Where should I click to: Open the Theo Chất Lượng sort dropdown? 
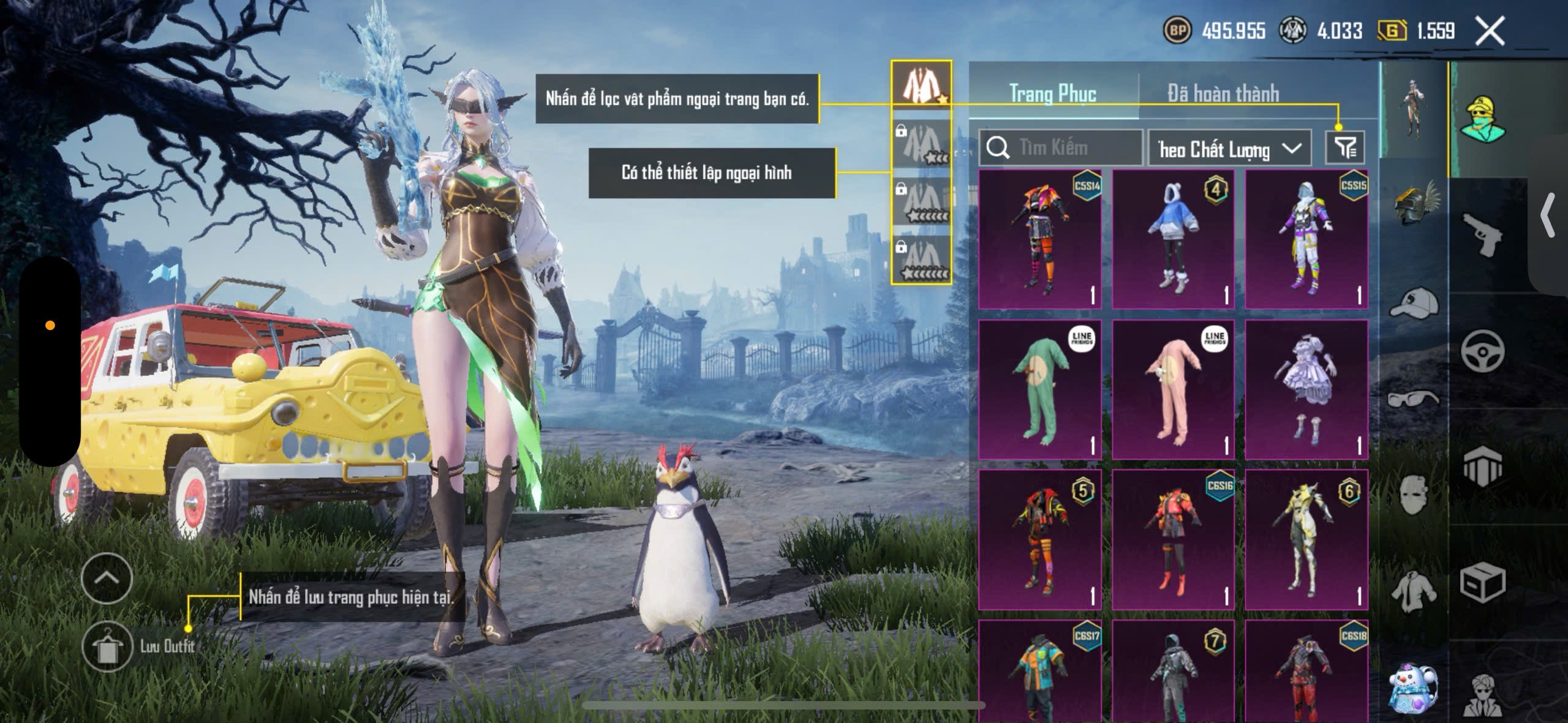(x=1229, y=149)
